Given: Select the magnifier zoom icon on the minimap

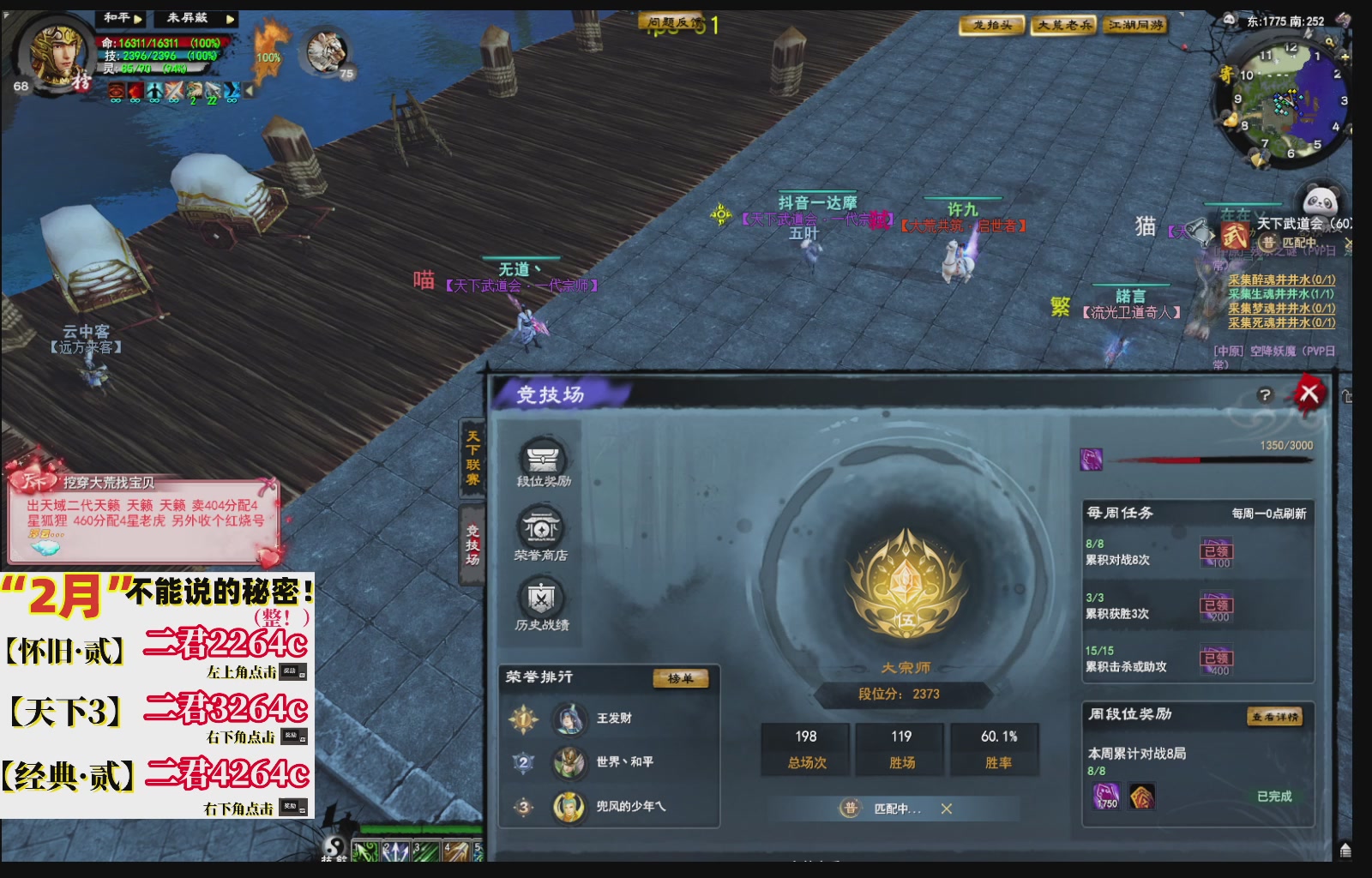Looking at the screenshot, I should pyautogui.click(x=1330, y=41).
